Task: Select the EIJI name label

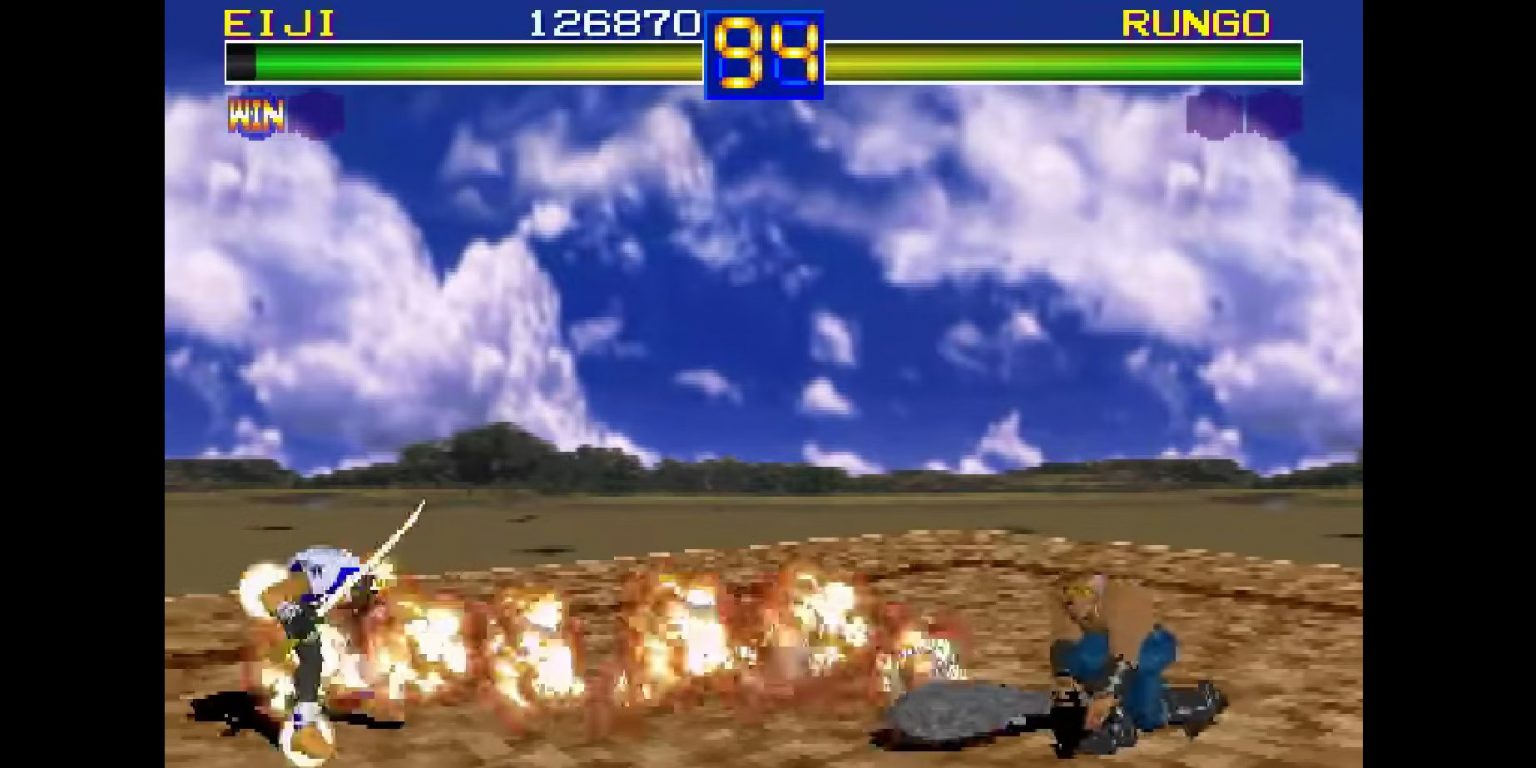Action: 278,23
